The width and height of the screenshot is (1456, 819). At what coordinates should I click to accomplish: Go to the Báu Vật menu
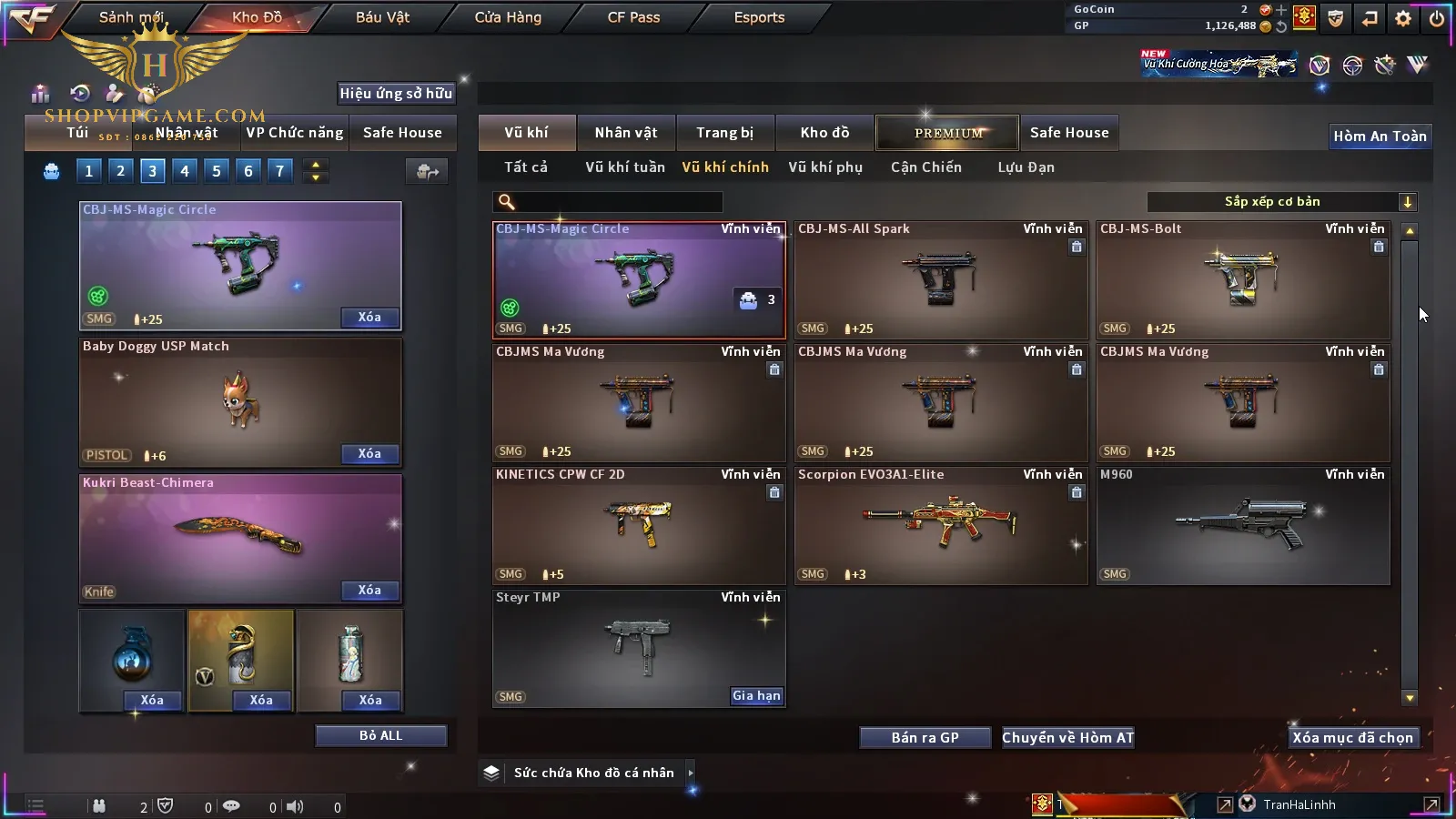(x=382, y=17)
